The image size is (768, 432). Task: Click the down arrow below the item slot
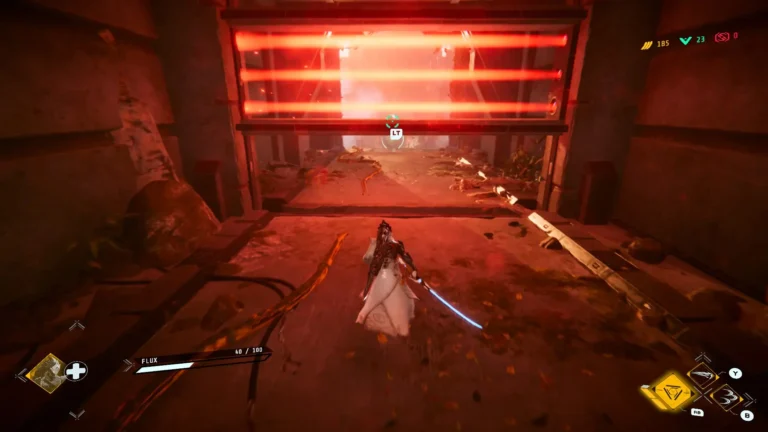click(76, 414)
